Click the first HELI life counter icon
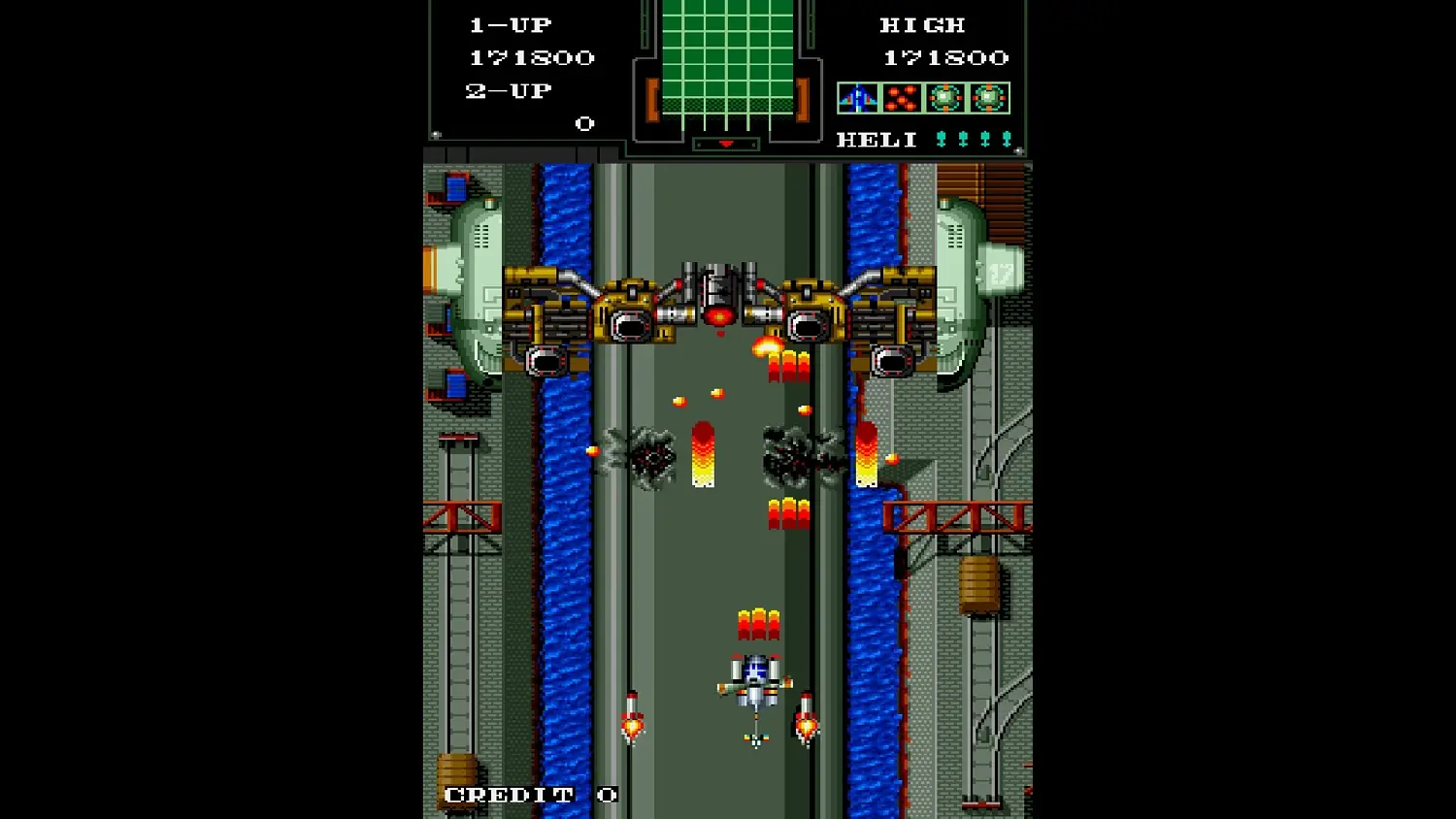 (942, 138)
